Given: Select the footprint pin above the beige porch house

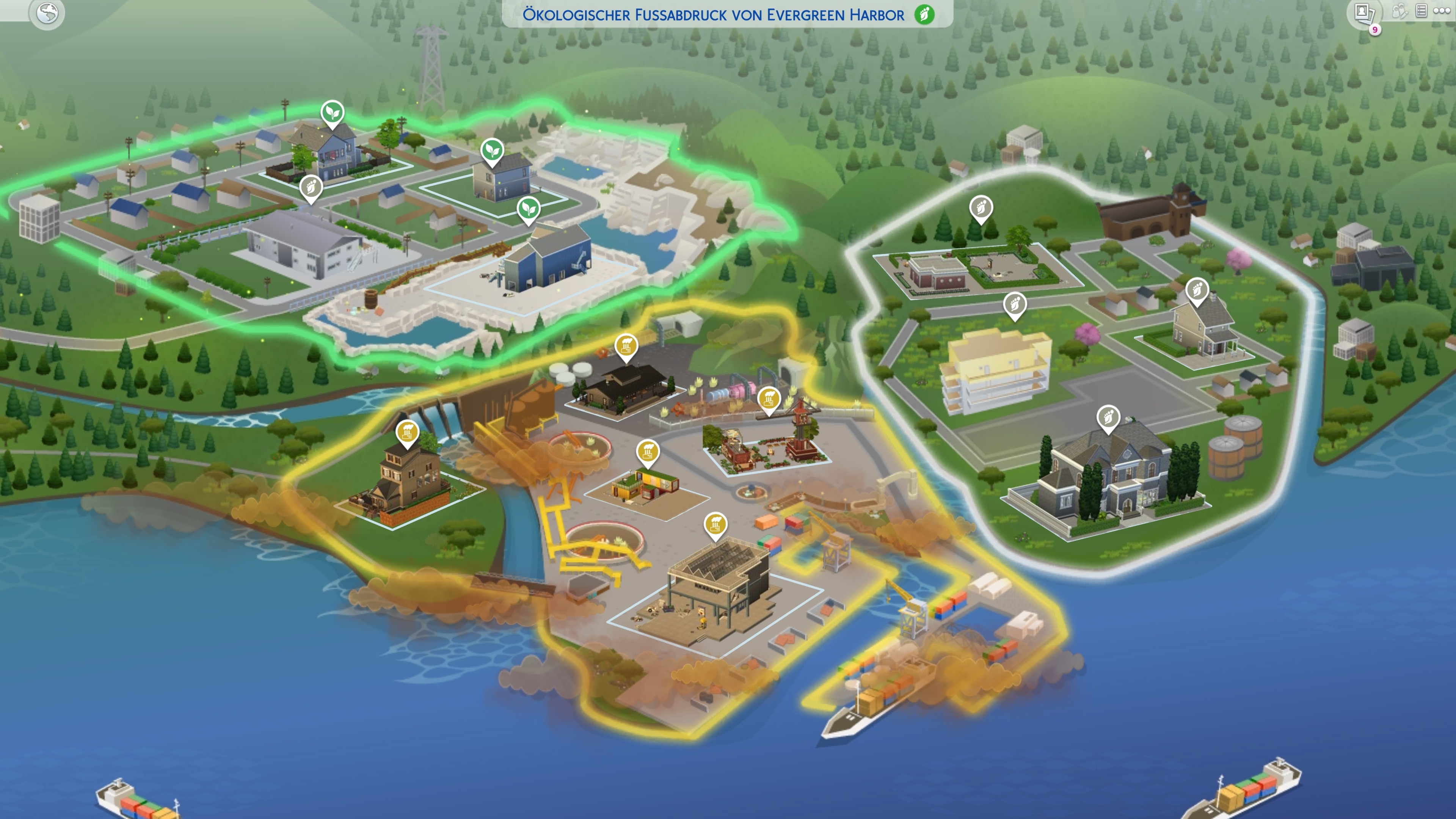Looking at the screenshot, I should [1197, 290].
